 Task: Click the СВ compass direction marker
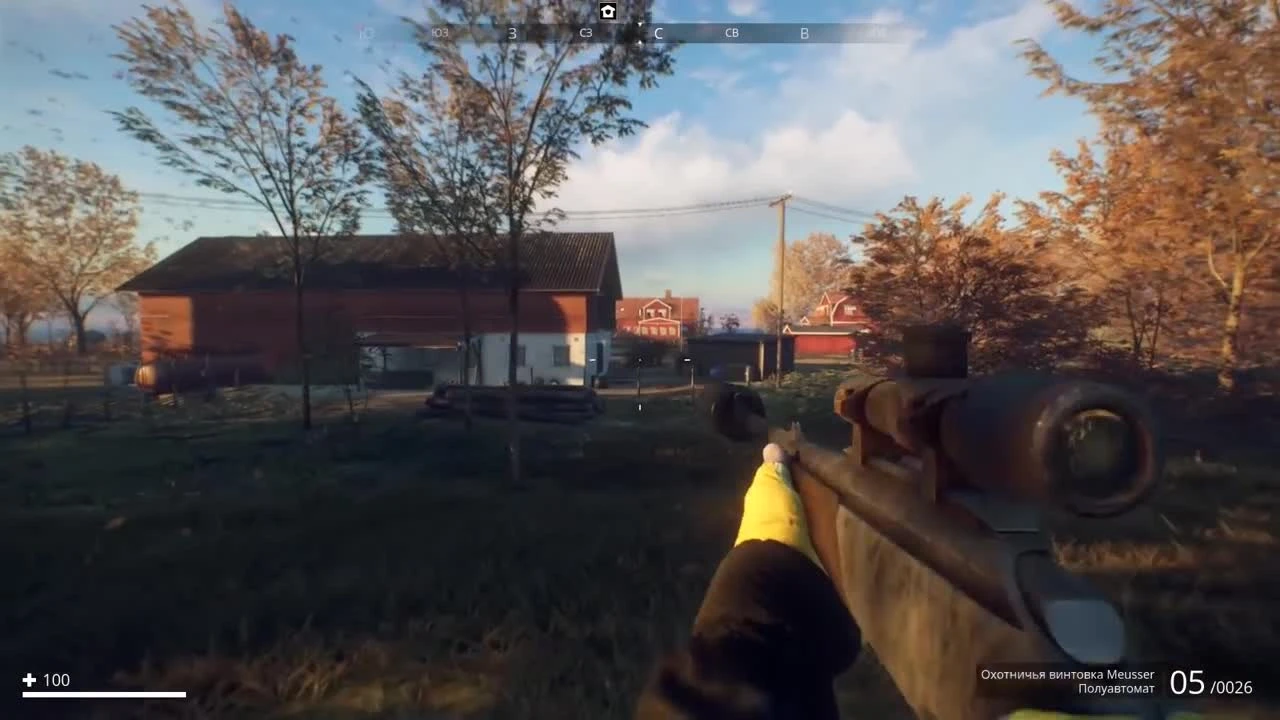click(731, 33)
